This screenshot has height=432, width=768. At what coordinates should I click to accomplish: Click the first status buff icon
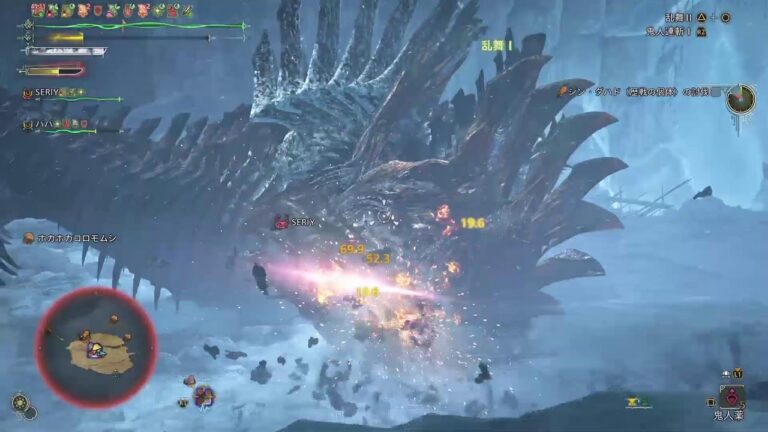click(38, 11)
